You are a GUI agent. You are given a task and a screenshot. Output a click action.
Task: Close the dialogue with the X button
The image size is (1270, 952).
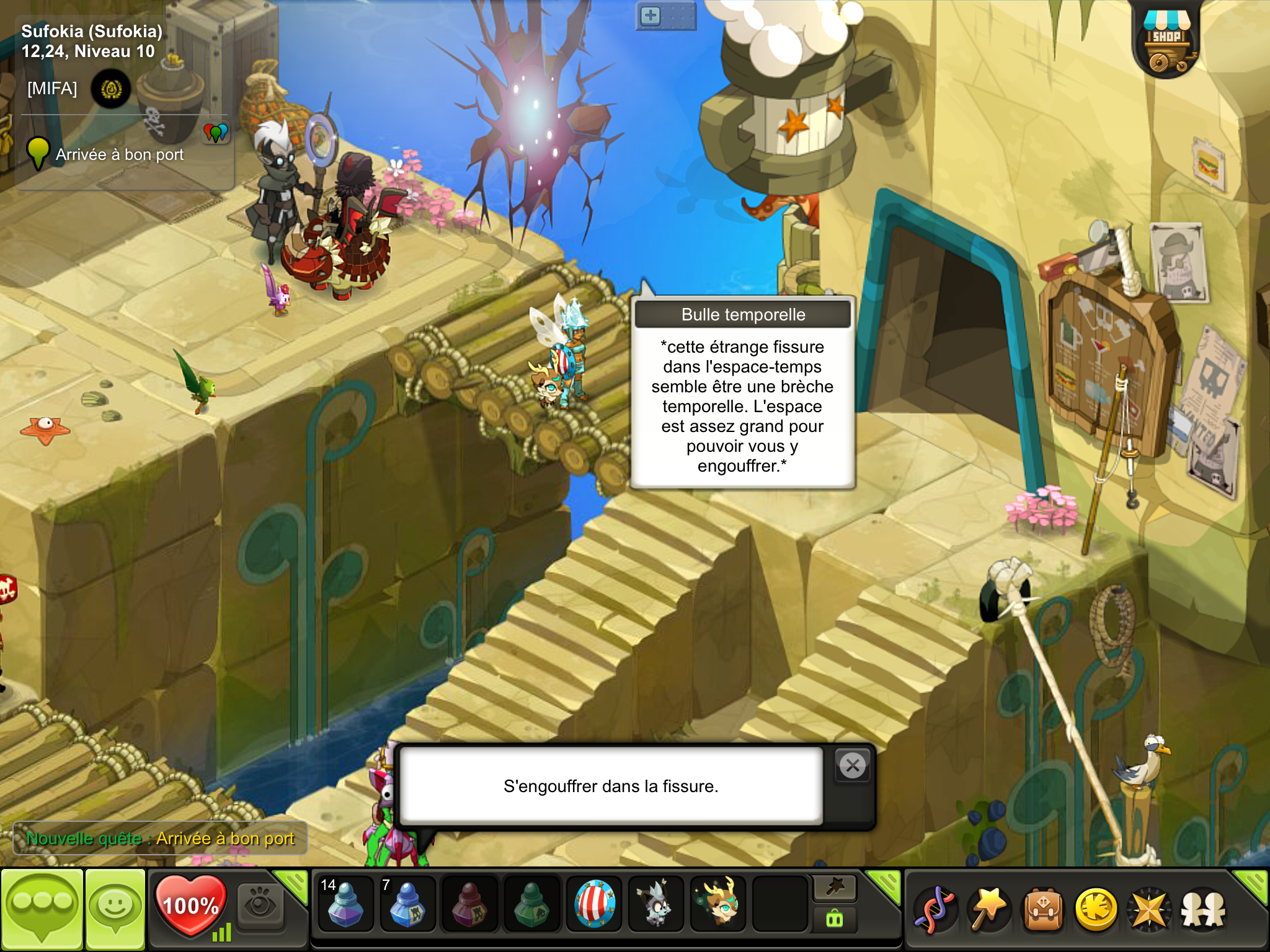[x=853, y=766]
